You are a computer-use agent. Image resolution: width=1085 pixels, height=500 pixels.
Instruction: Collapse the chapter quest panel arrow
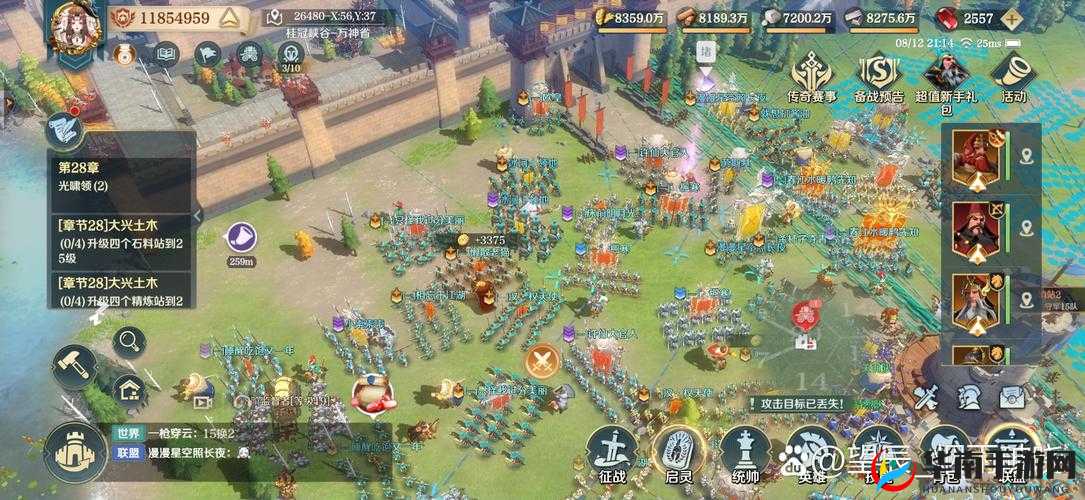[x=197, y=213]
